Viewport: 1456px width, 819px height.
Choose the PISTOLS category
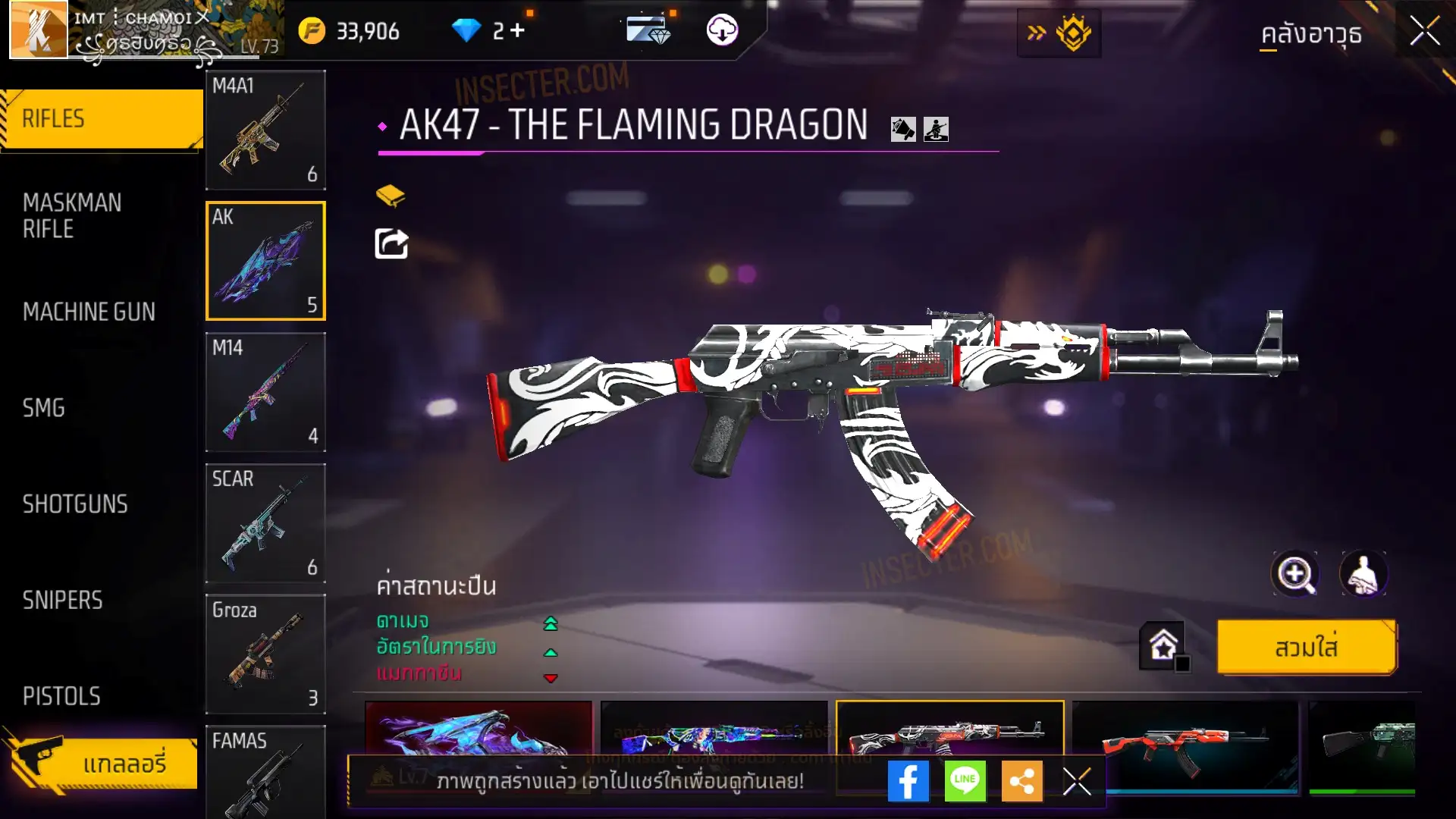pyautogui.click(x=61, y=696)
